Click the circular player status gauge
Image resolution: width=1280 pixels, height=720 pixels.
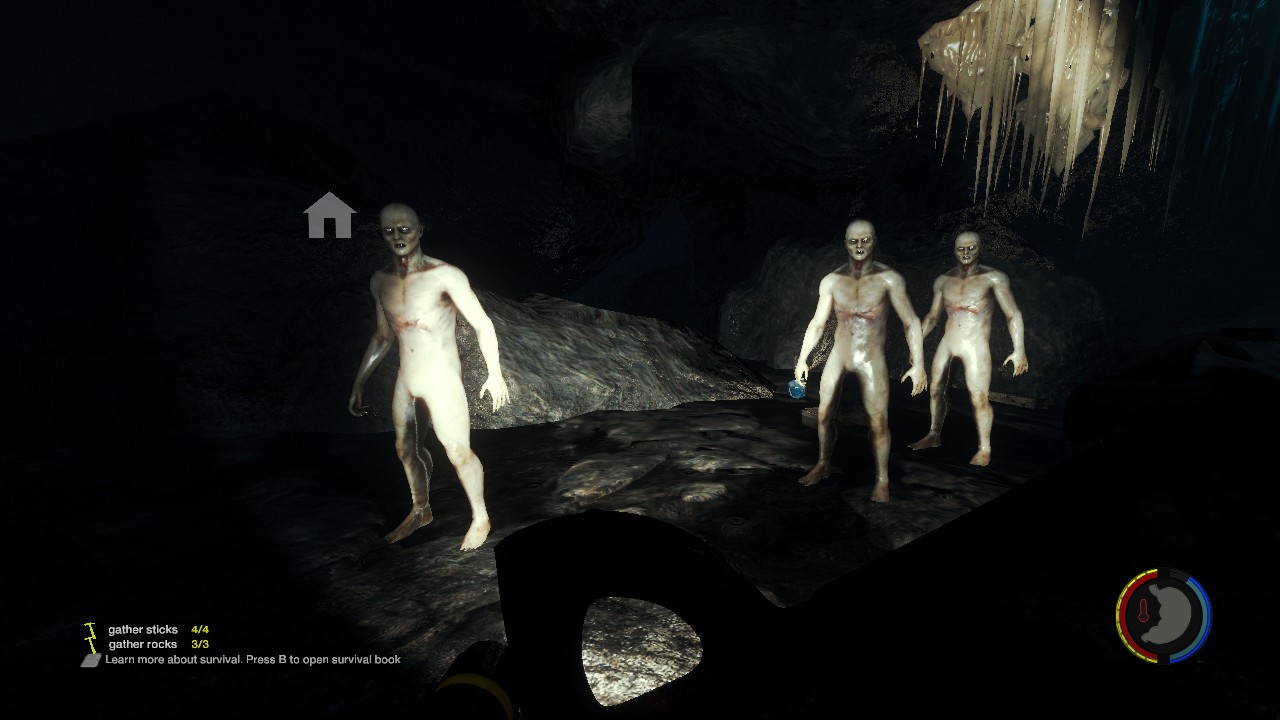tap(1163, 616)
